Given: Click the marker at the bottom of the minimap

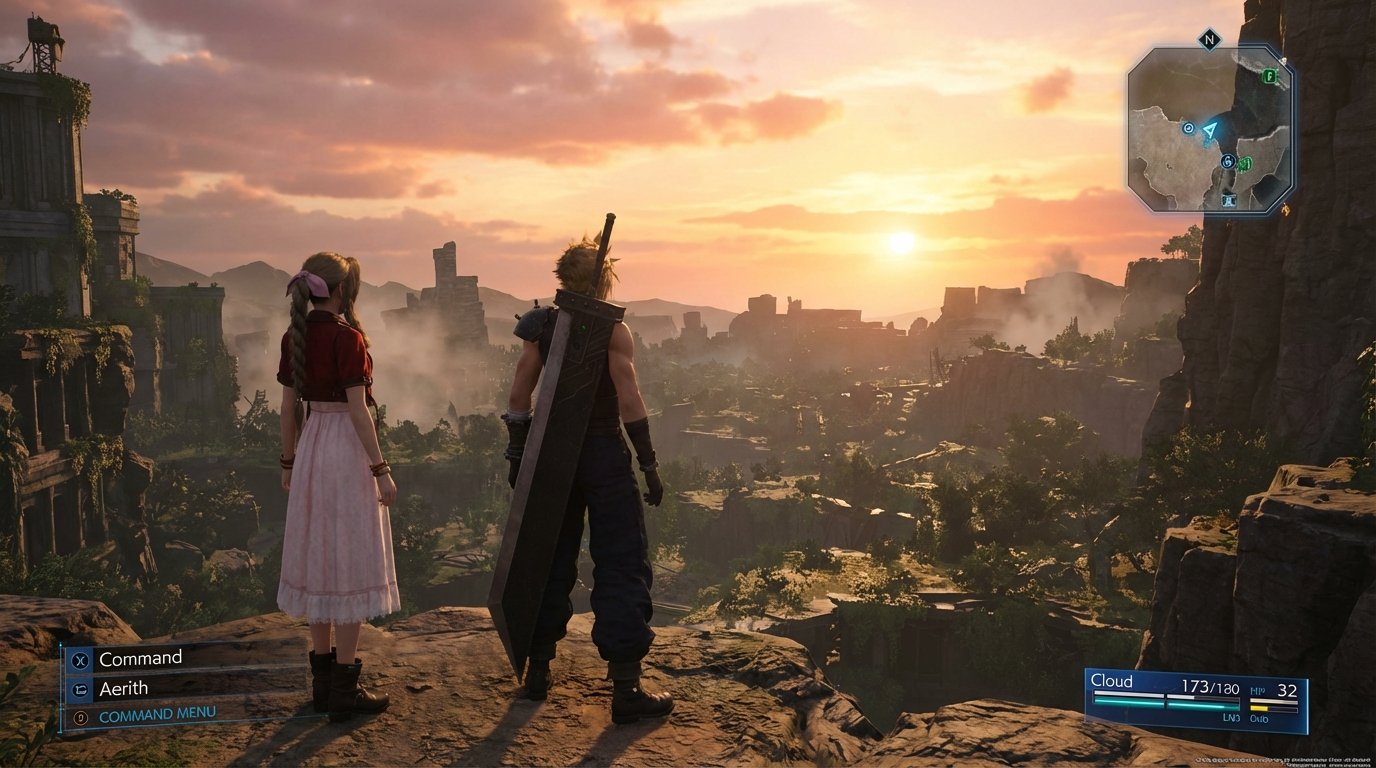Looking at the screenshot, I should [x=1229, y=200].
